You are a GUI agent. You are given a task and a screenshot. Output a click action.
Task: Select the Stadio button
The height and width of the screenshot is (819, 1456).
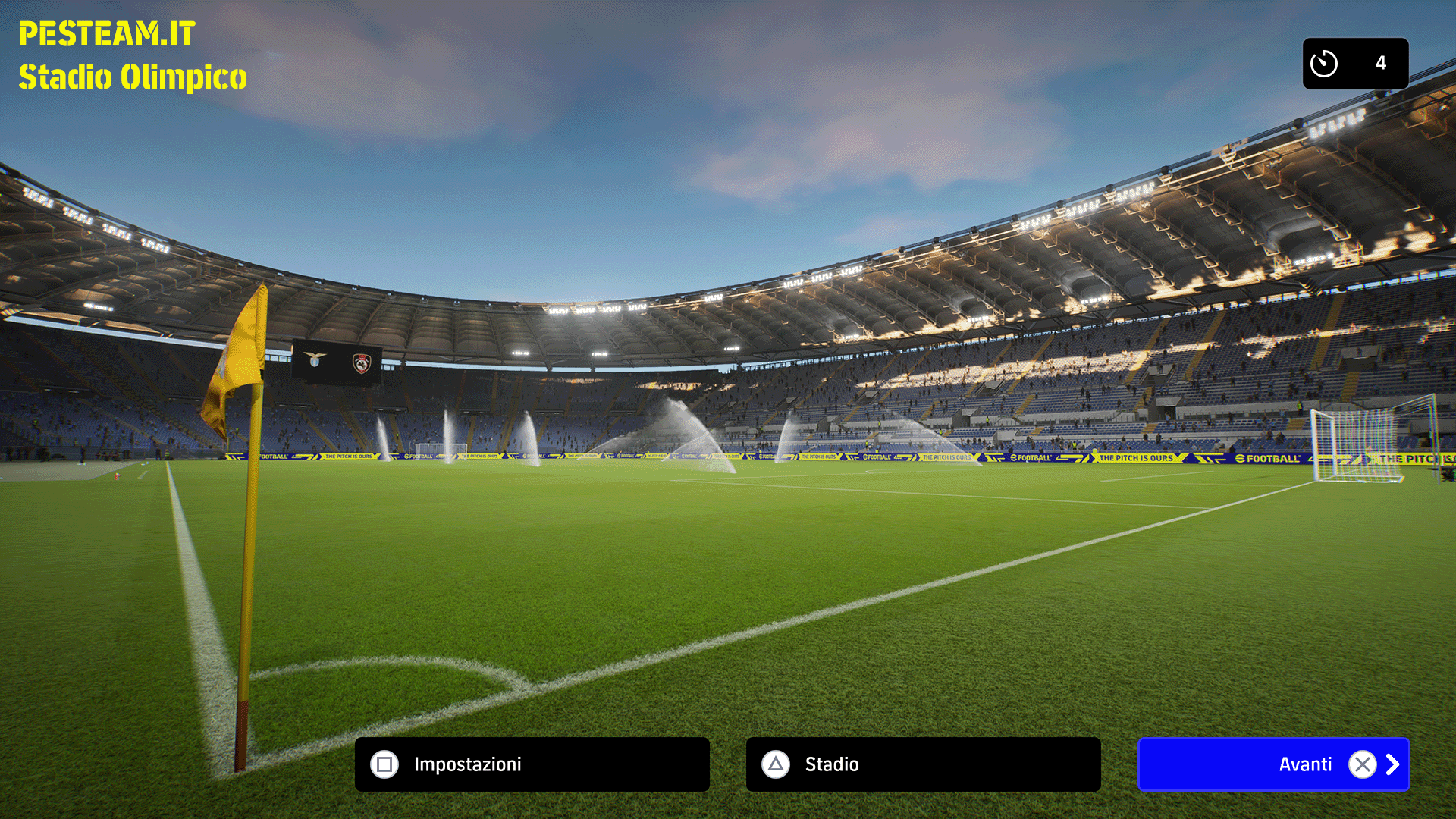(x=923, y=764)
